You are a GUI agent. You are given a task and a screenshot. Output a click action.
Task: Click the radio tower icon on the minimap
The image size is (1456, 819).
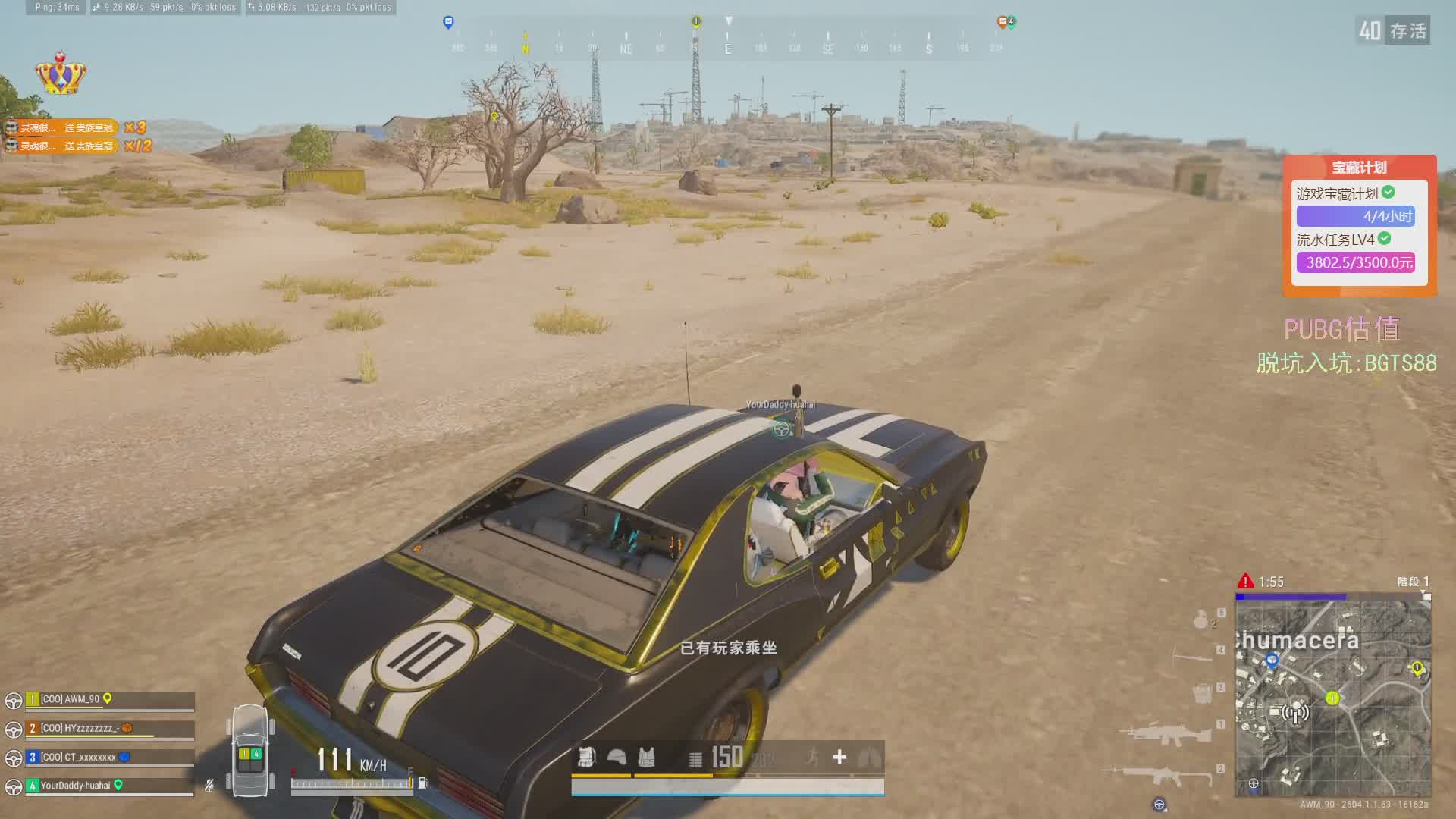click(x=1295, y=713)
